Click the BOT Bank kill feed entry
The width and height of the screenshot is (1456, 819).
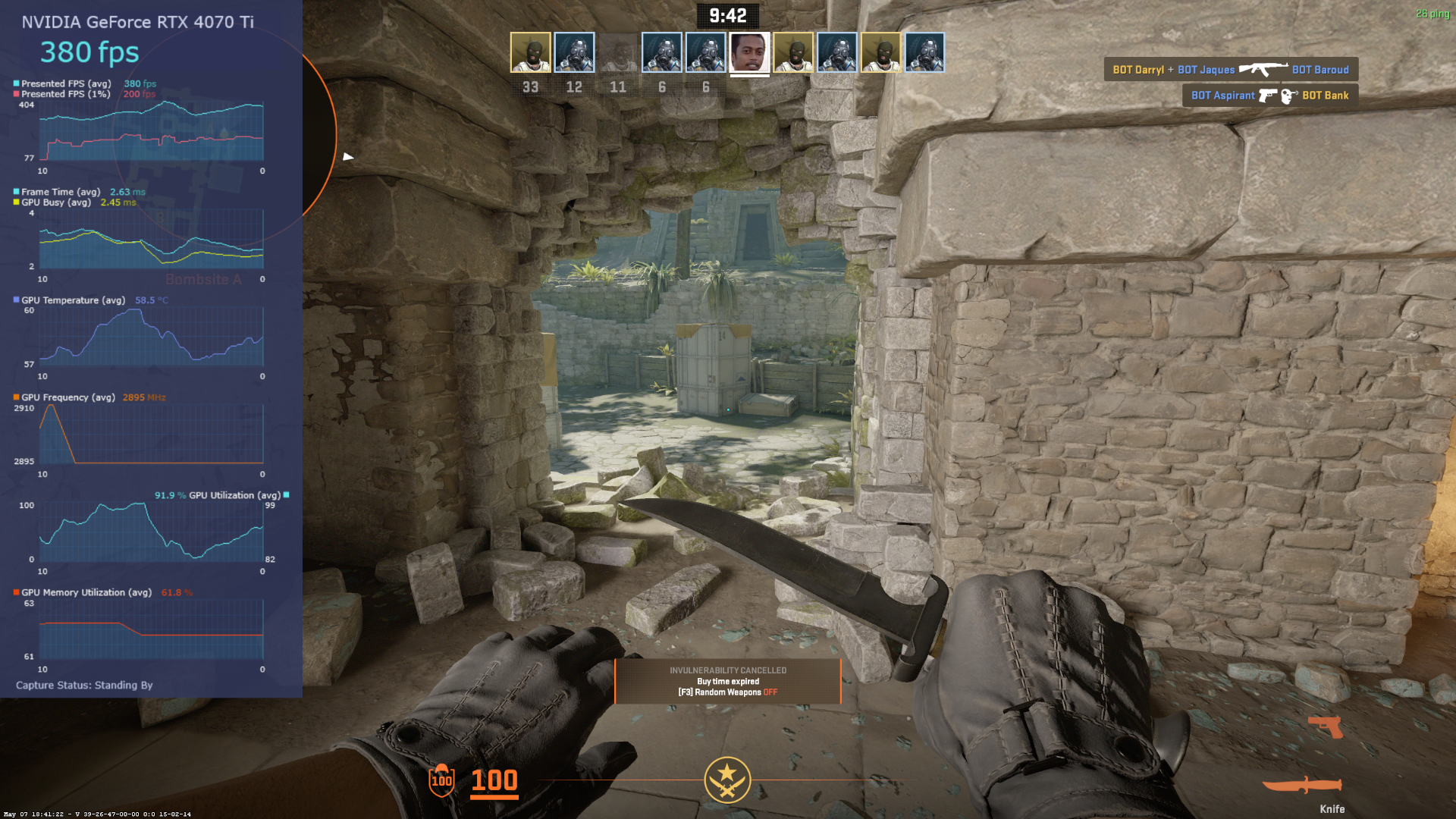click(1325, 96)
